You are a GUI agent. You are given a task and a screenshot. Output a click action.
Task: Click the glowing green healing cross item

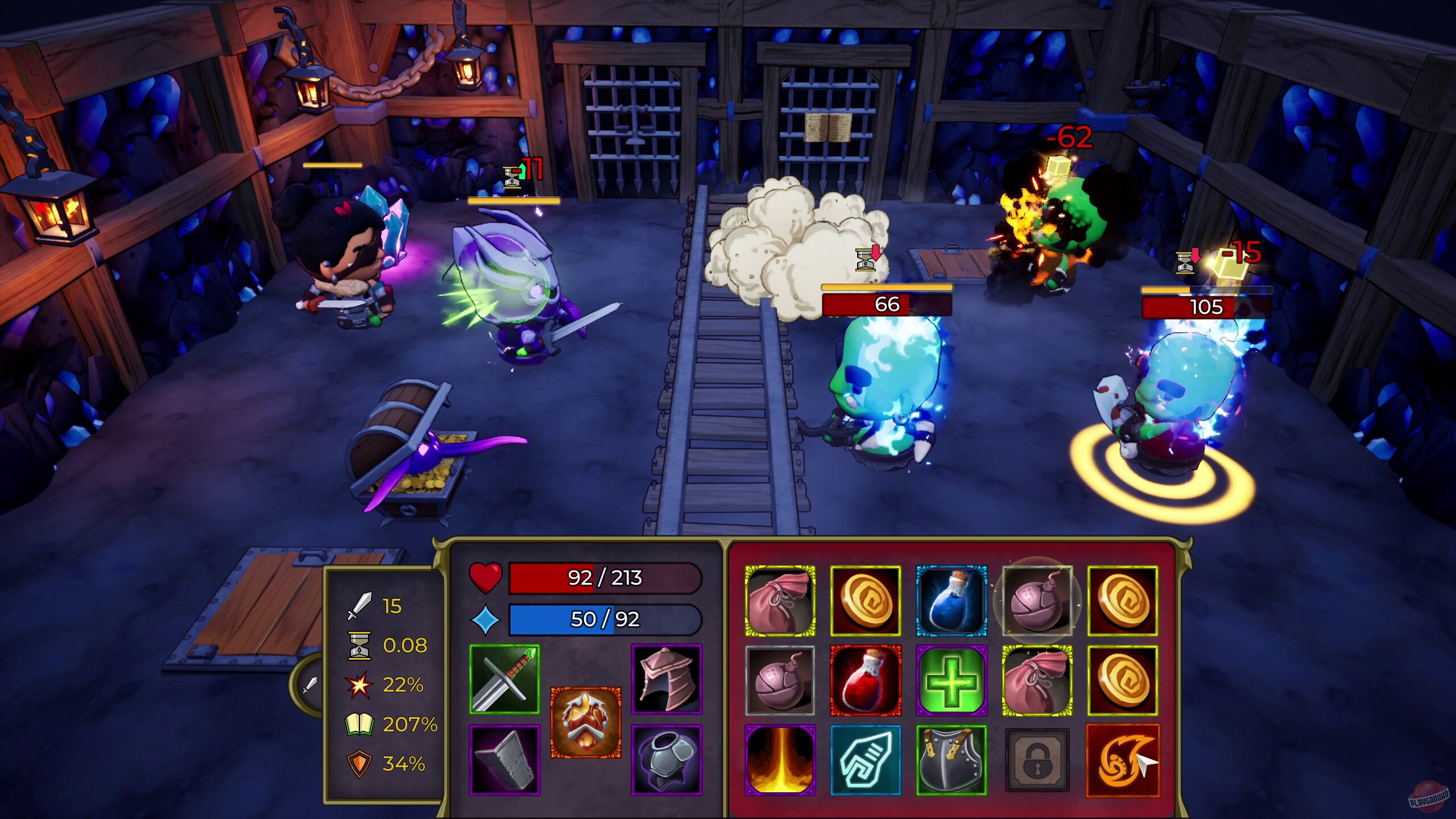tap(952, 680)
